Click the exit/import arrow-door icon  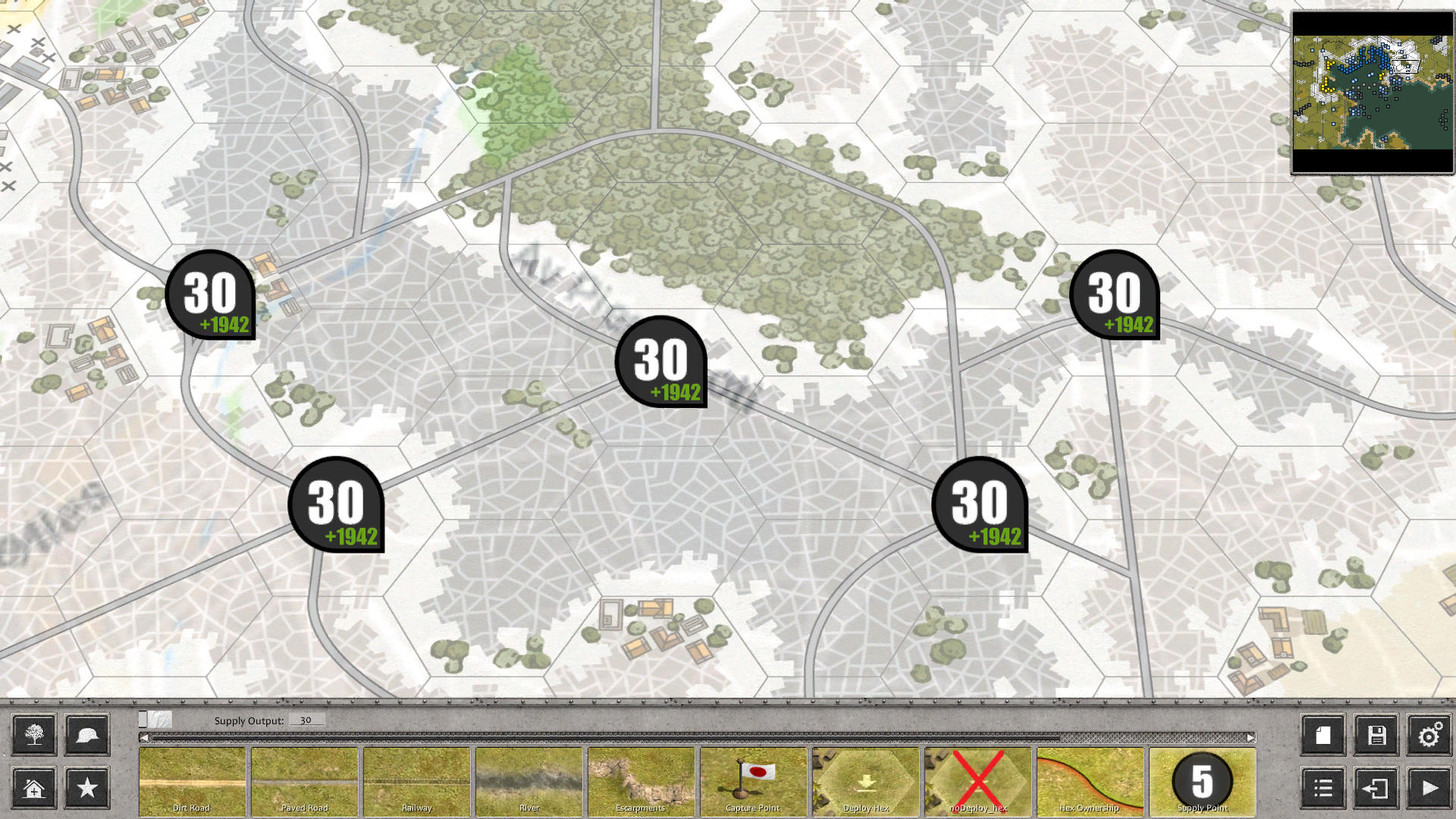coord(1377,789)
